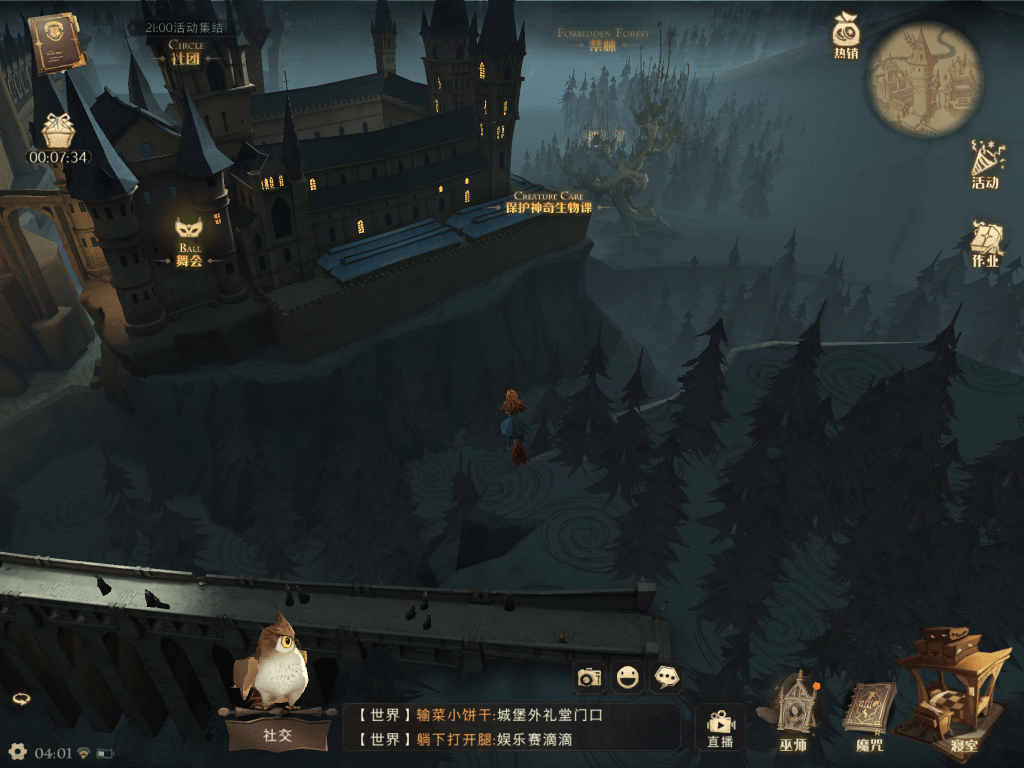
Task: Open the hot sale money bag shop
Action: coord(846,36)
